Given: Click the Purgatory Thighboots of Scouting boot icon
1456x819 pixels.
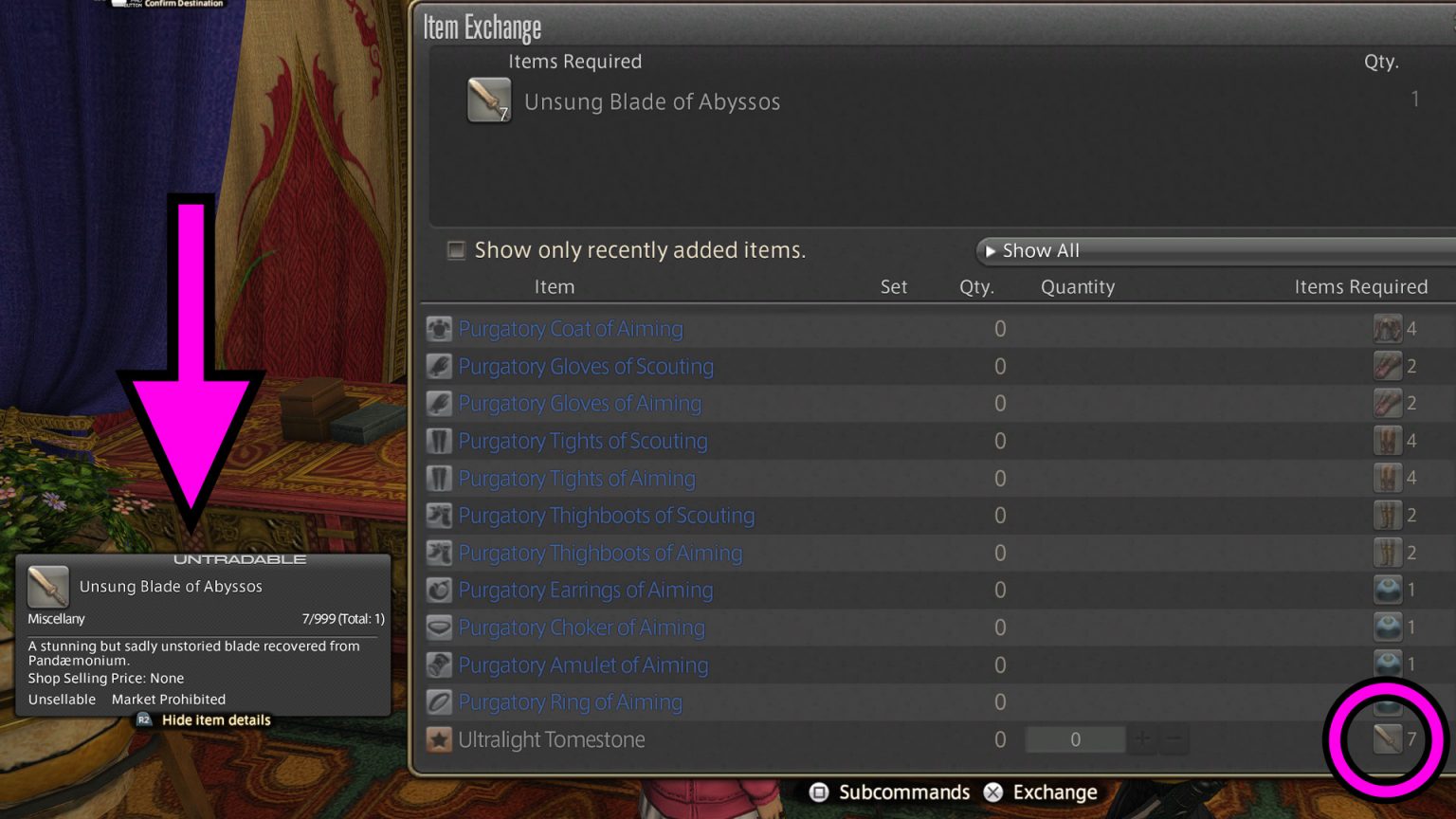Looking at the screenshot, I should 438,515.
